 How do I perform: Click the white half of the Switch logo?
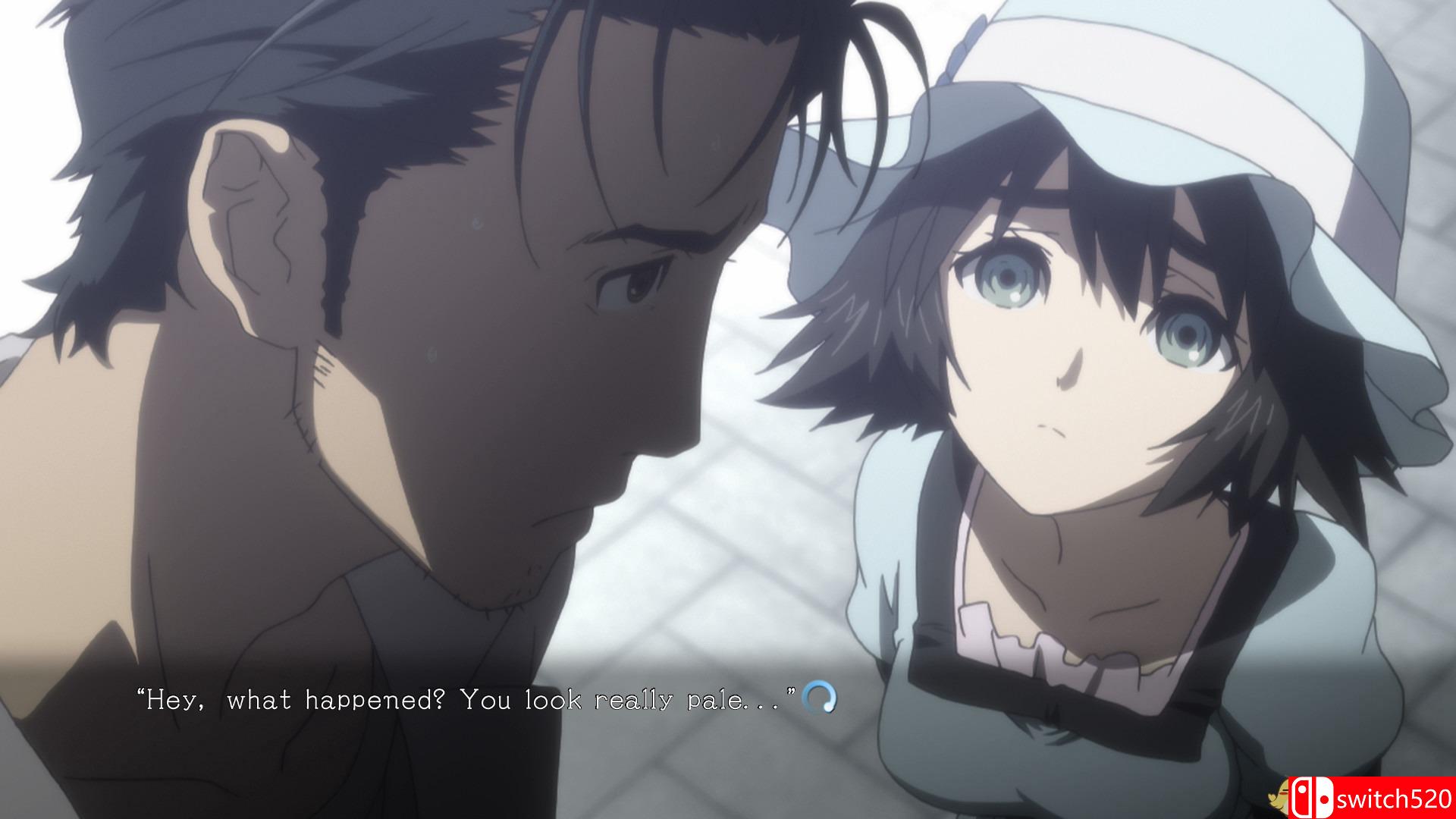1323,796
